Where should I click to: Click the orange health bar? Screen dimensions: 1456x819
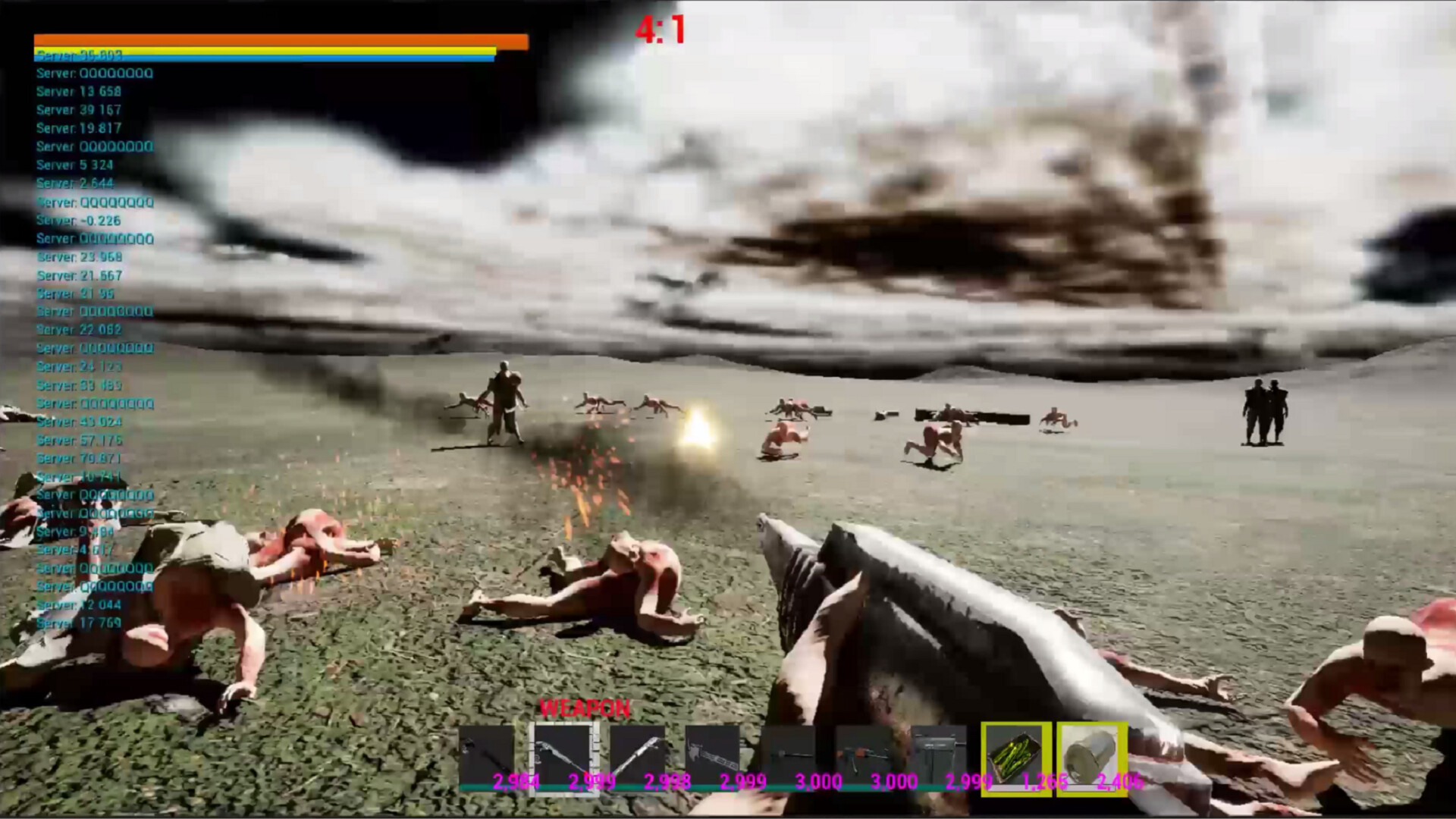pyautogui.click(x=281, y=41)
